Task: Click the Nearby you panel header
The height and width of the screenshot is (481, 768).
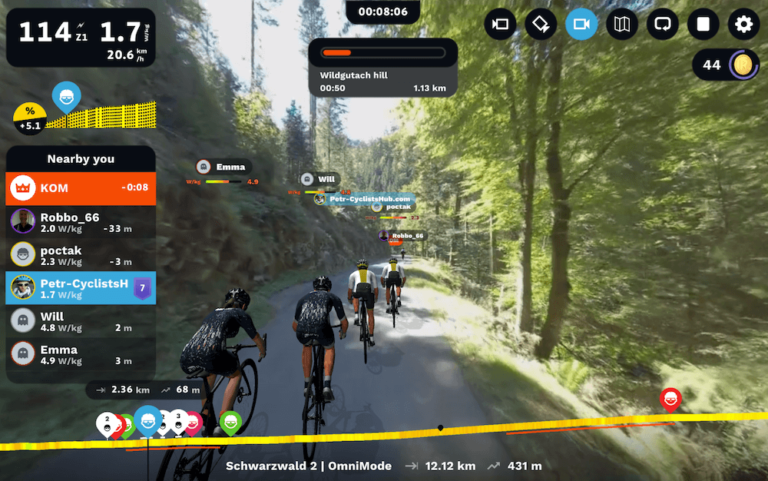Action: (x=81, y=158)
